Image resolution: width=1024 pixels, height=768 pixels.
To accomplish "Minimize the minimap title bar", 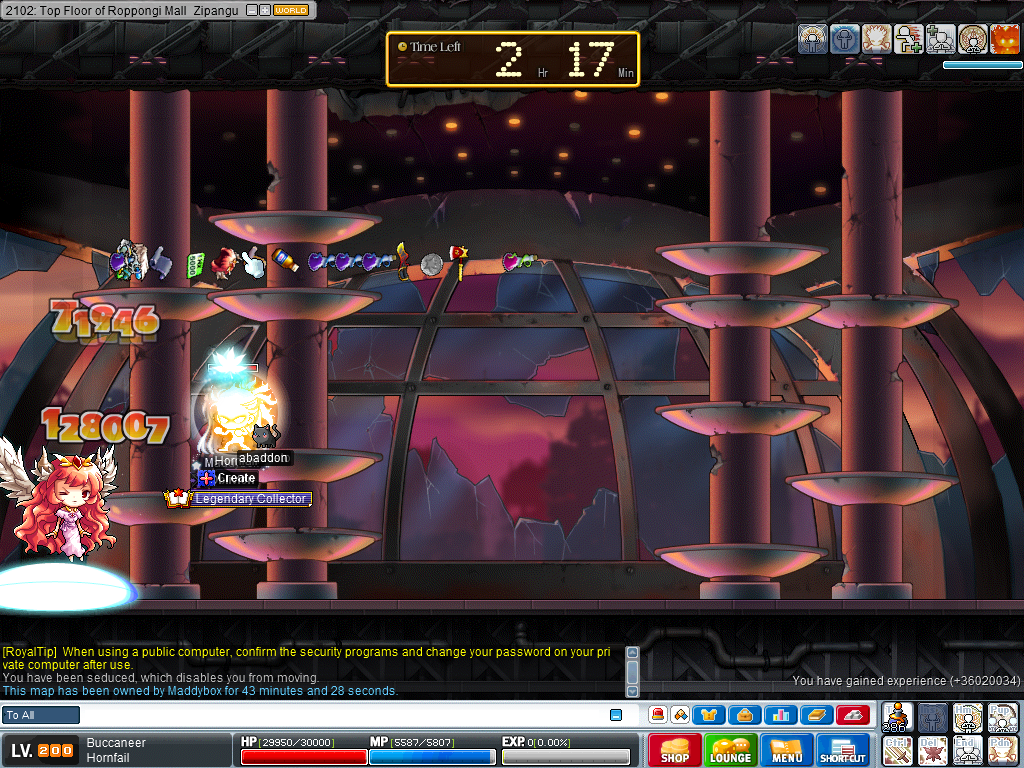I will click(251, 10).
